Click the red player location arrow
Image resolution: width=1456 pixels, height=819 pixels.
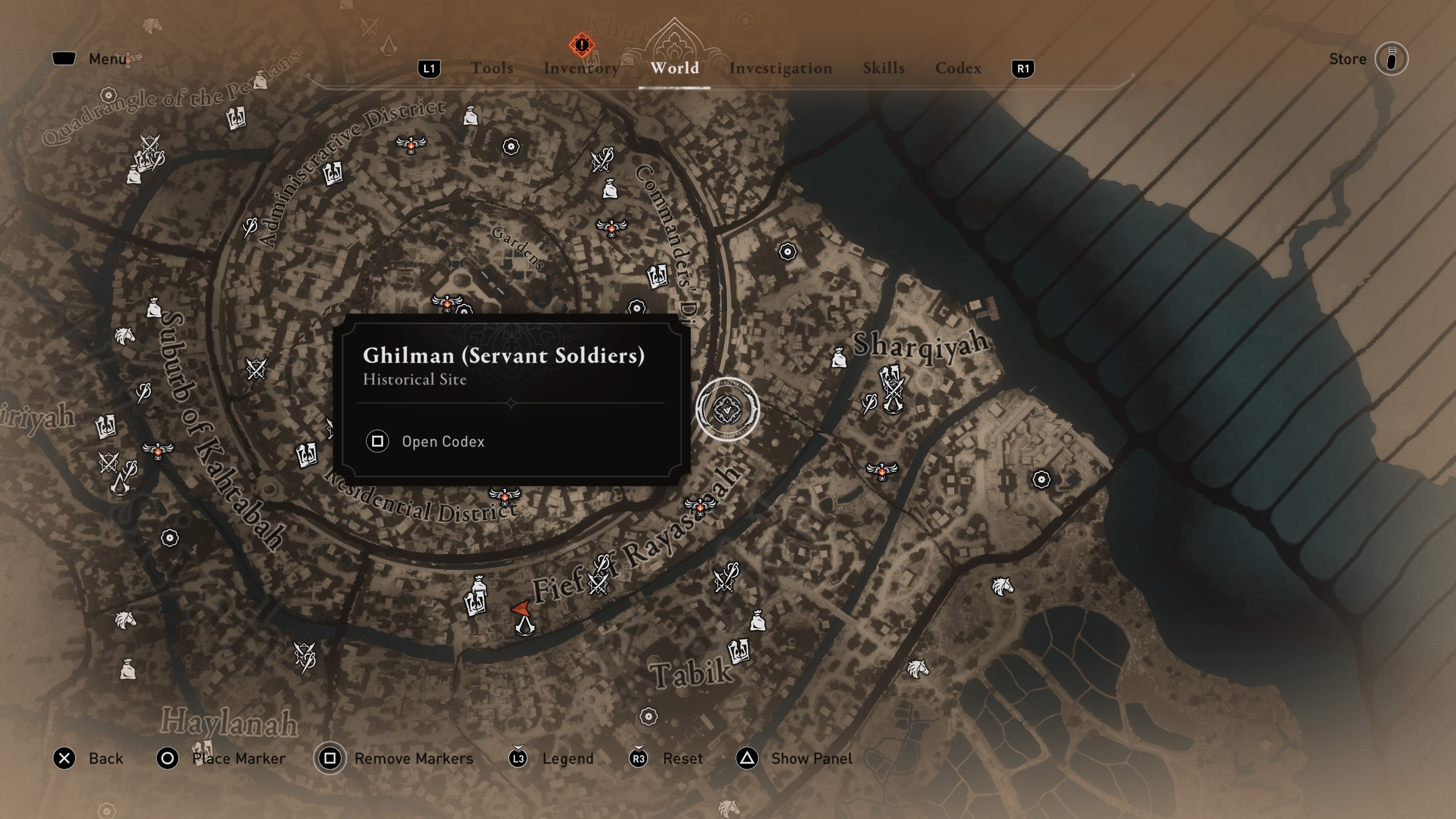[x=521, y=609]
